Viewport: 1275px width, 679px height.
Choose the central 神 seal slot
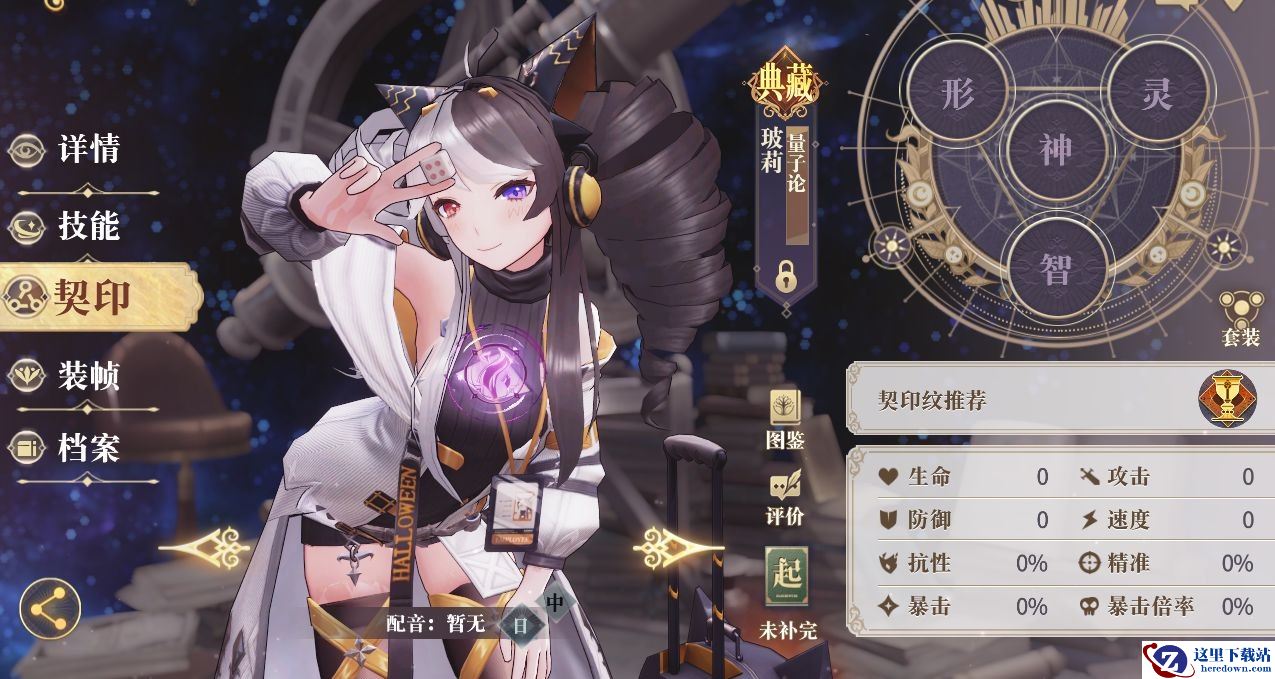(1056, 150)
